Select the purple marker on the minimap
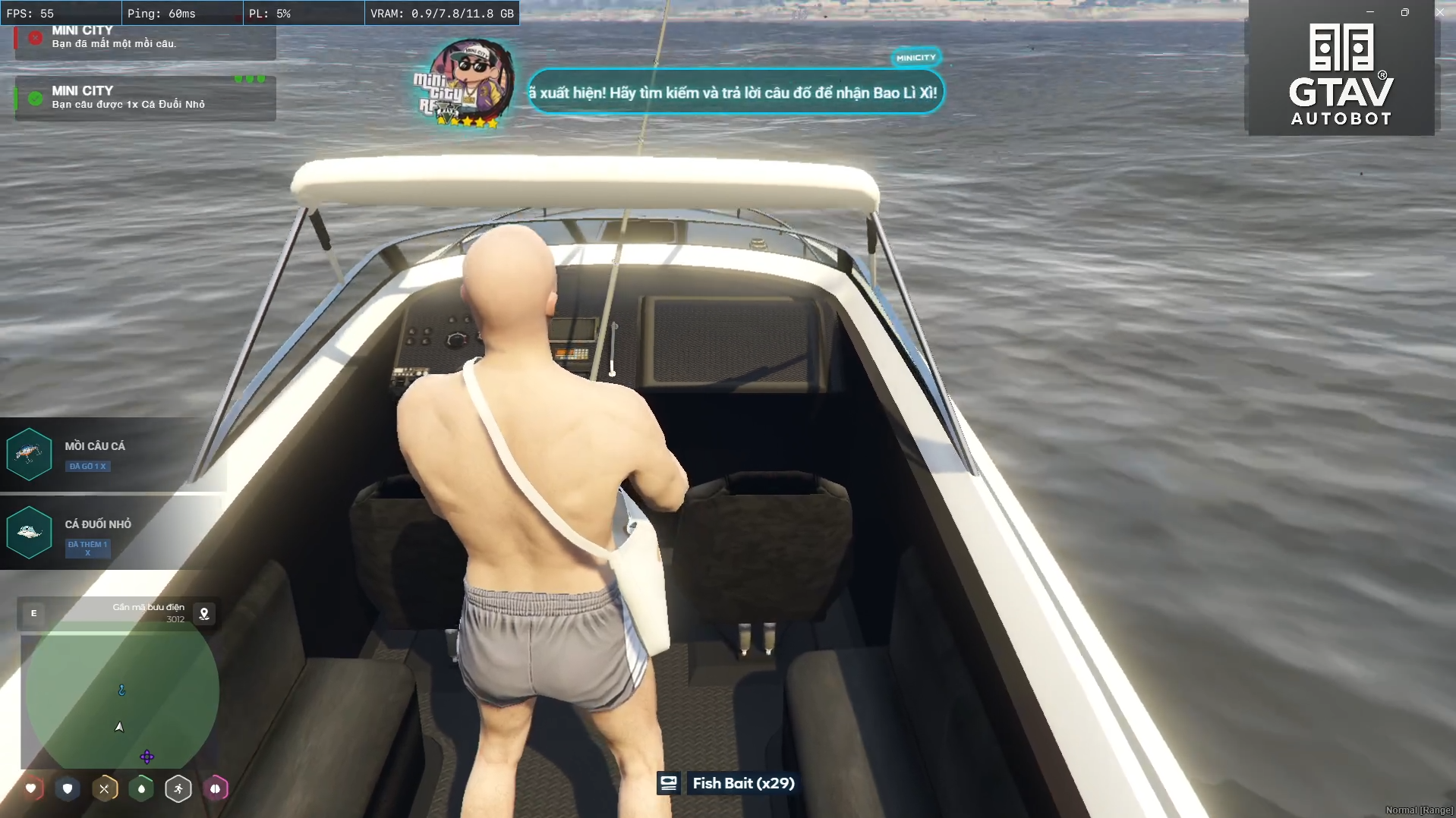 [x=147, y=757]
